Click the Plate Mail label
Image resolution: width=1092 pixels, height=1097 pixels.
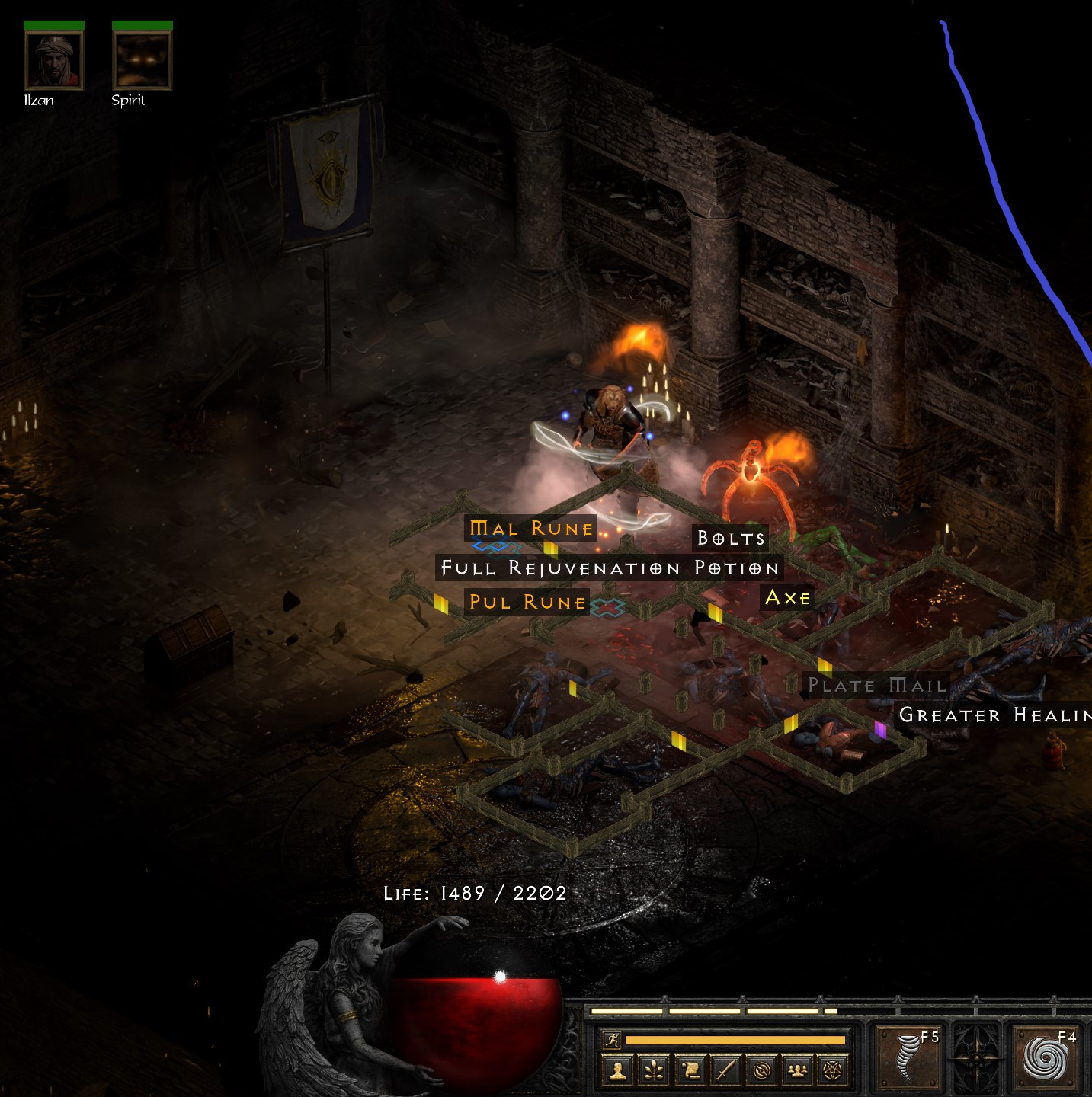[x=877, y=686]
